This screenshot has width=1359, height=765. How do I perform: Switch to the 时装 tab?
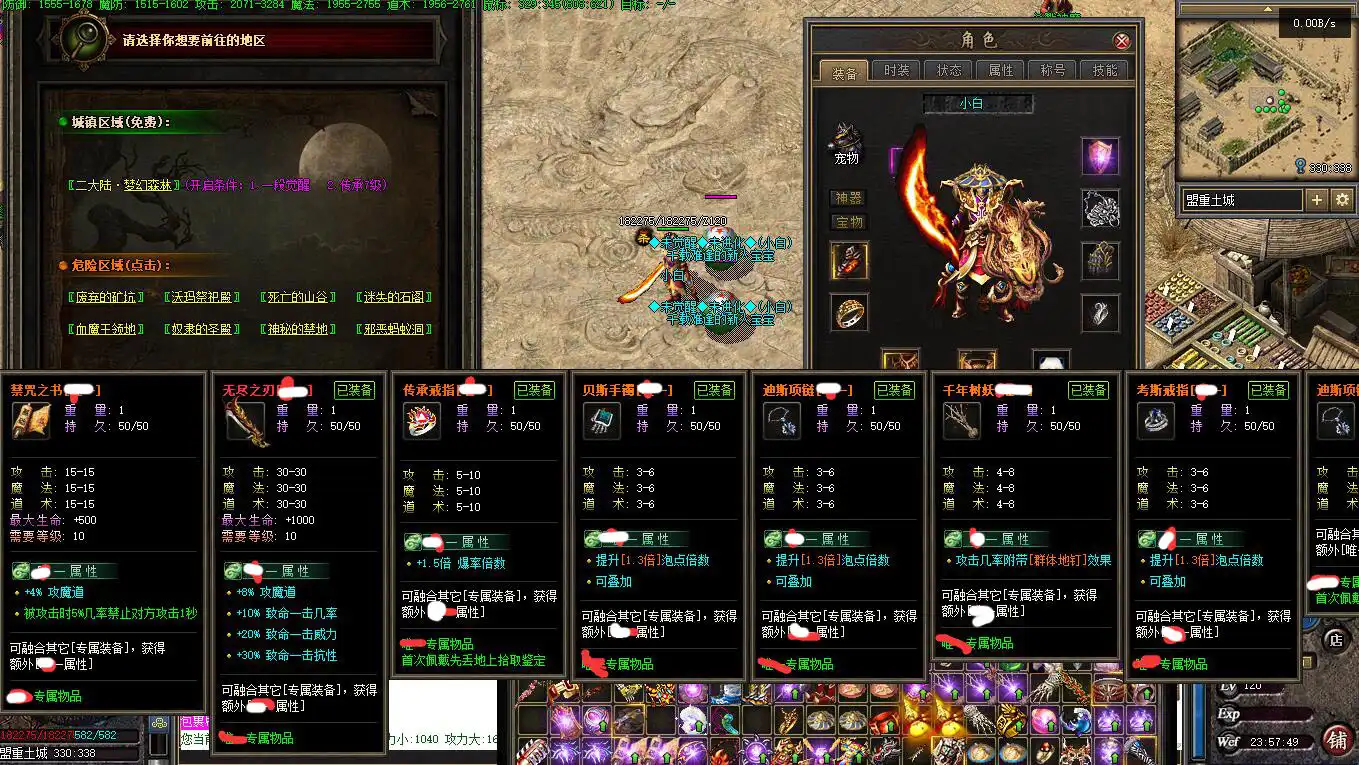[x=897, y=70]
